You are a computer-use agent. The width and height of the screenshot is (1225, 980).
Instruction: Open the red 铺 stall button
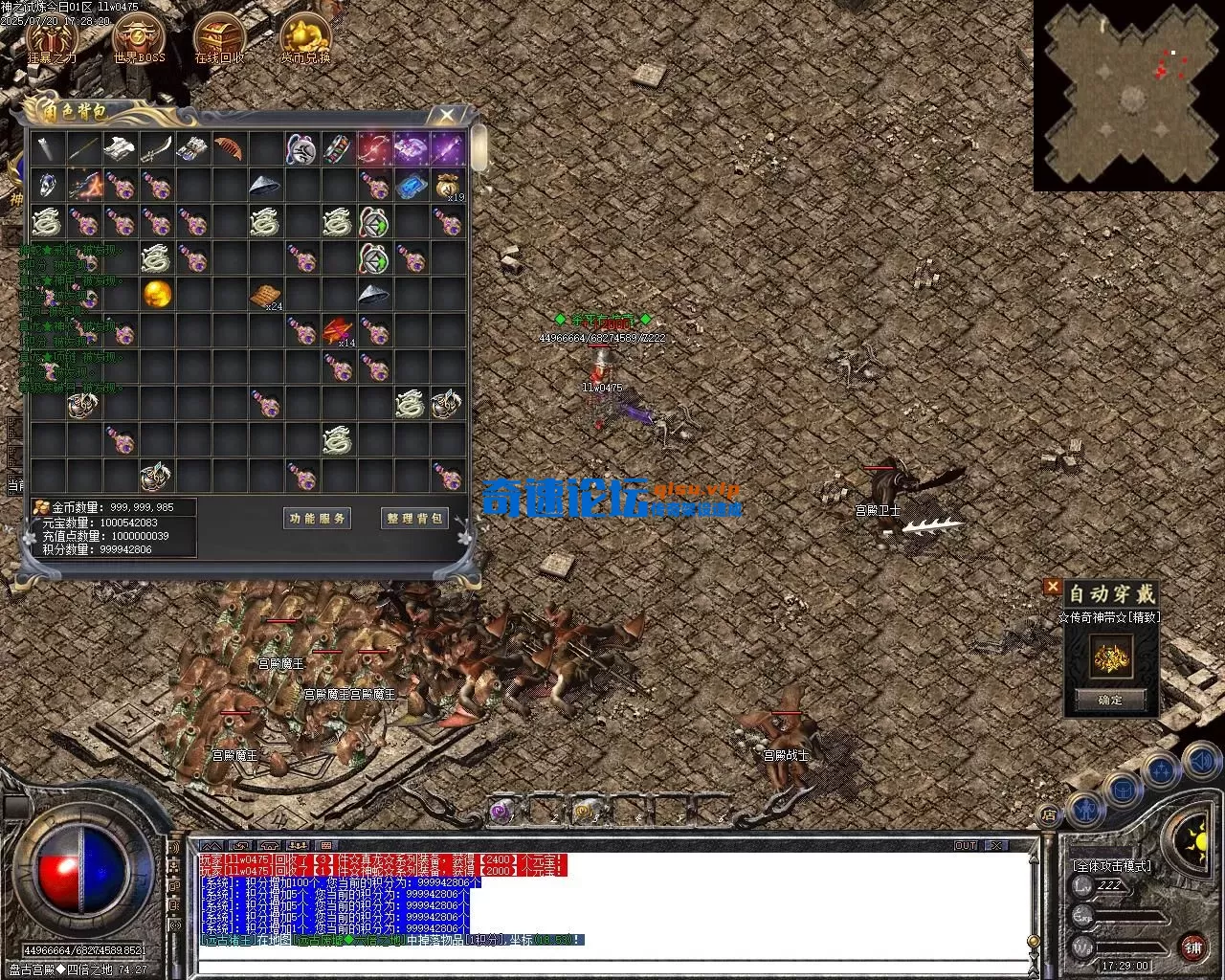click(1192, 947)
